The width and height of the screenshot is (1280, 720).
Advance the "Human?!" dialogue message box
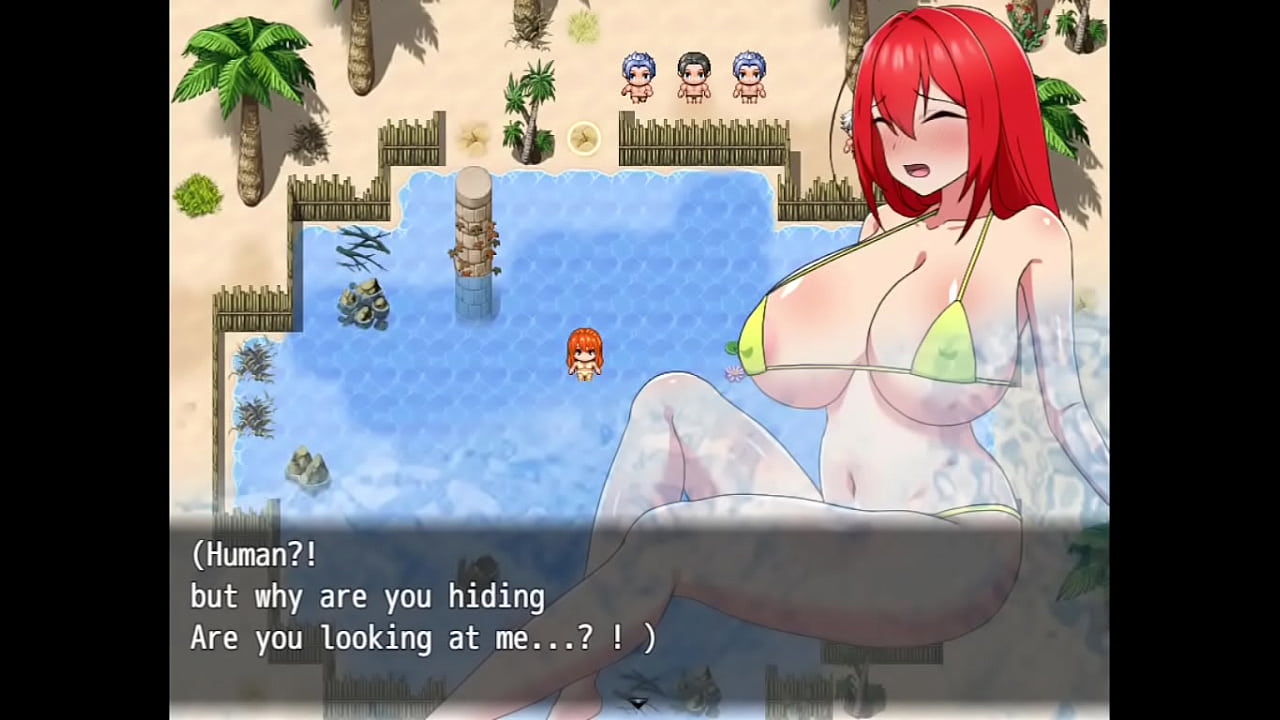(420, 597)
